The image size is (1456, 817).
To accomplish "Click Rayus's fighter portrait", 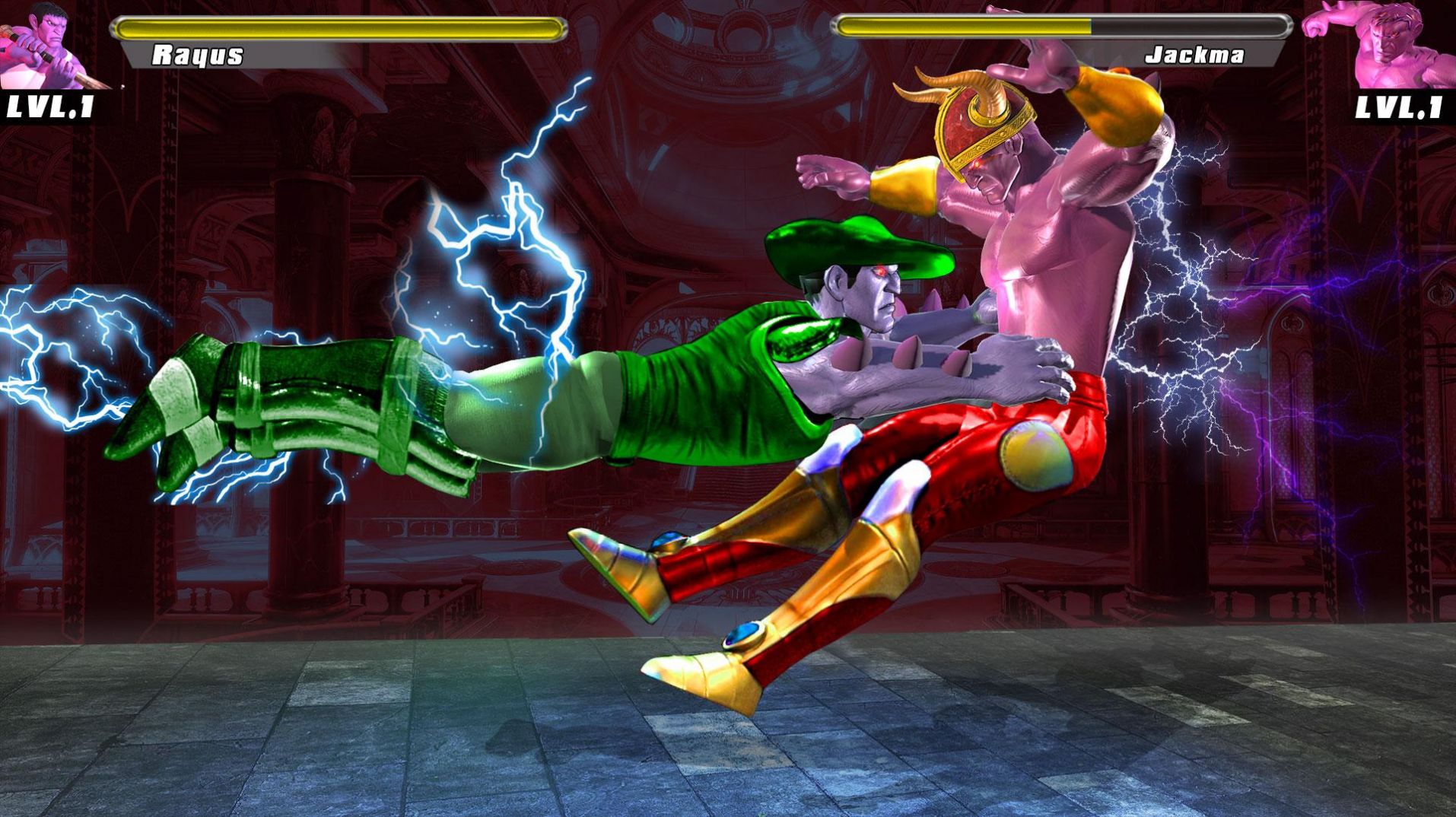I will coord(52,44).
